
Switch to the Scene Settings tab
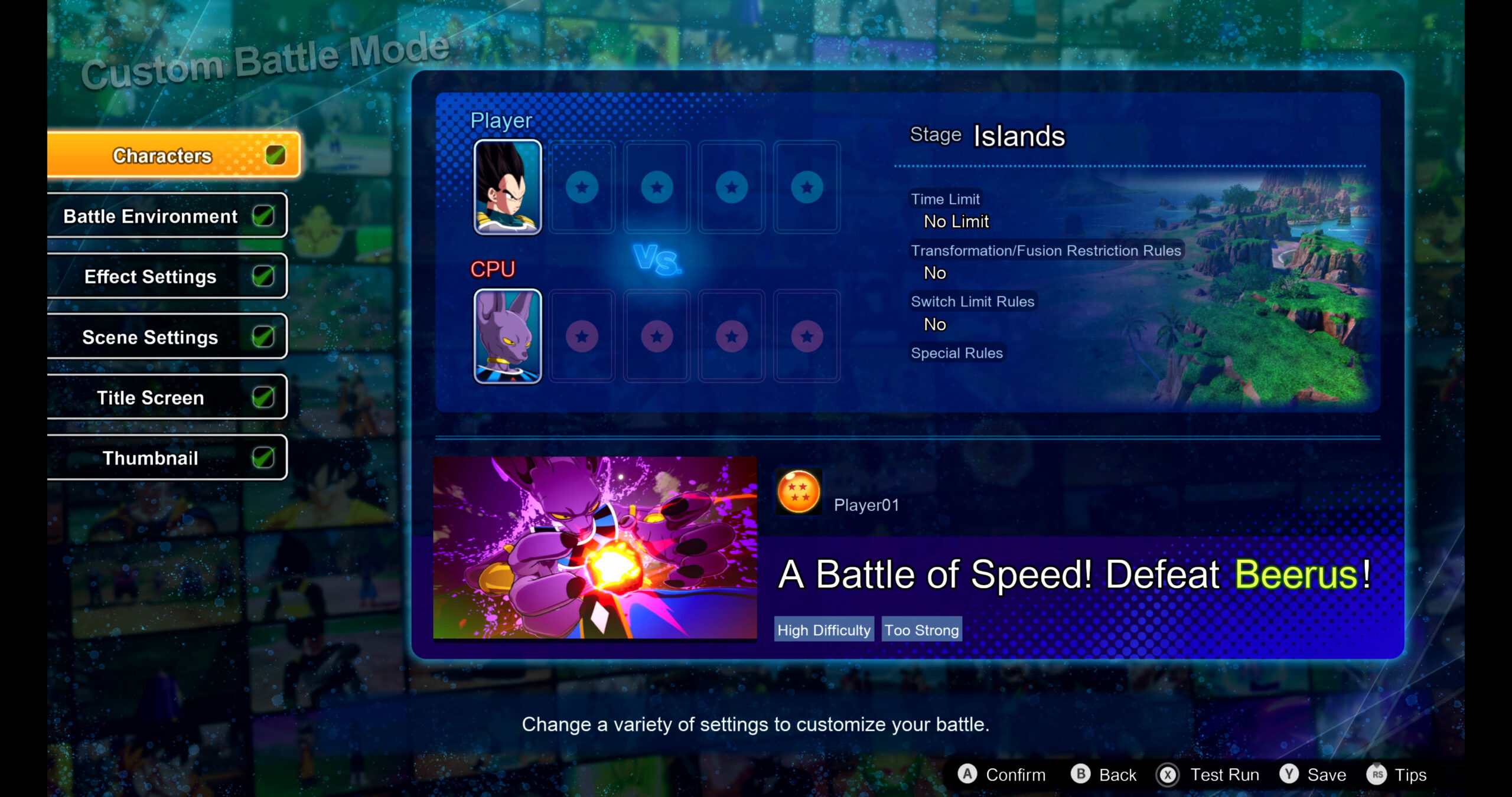[151, 337]
